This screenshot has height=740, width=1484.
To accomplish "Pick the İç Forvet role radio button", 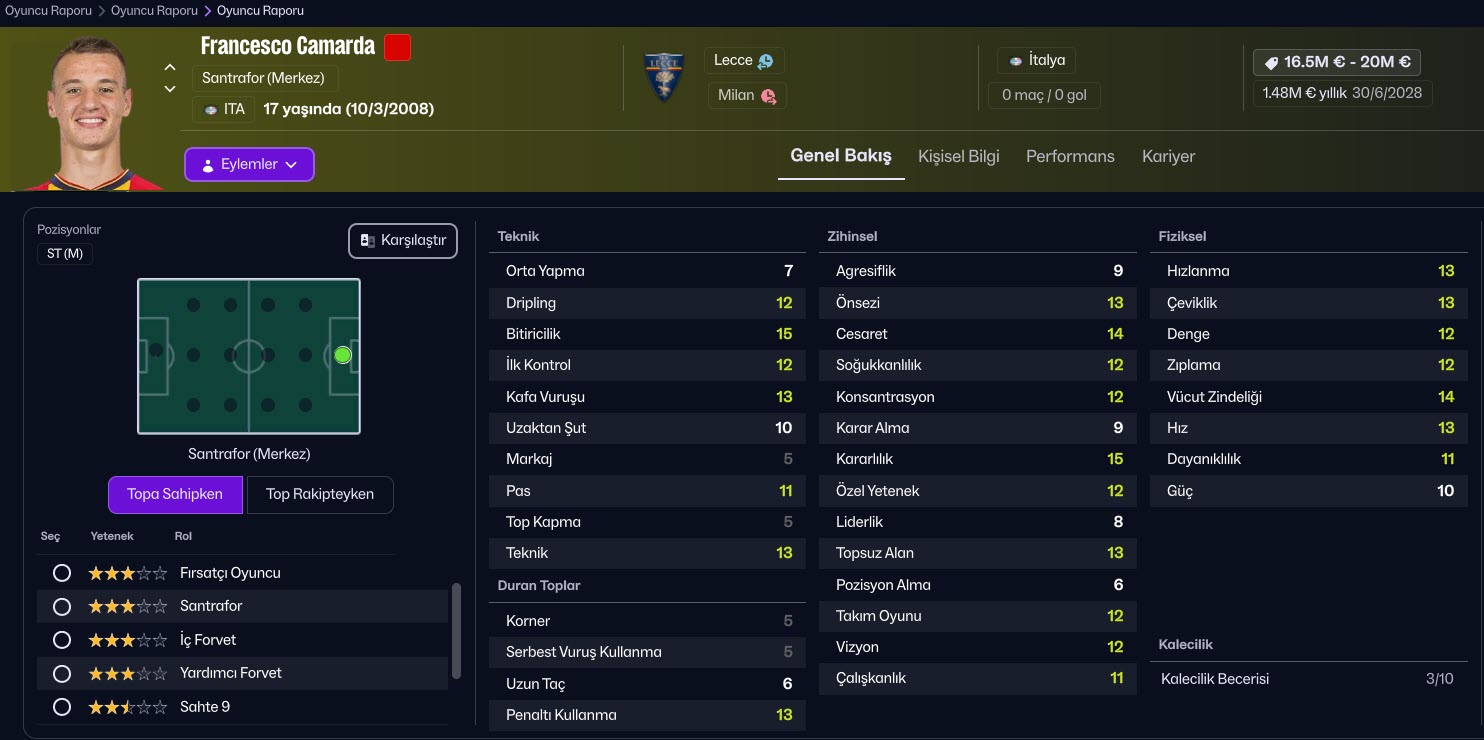I will [x=62, y=640].
